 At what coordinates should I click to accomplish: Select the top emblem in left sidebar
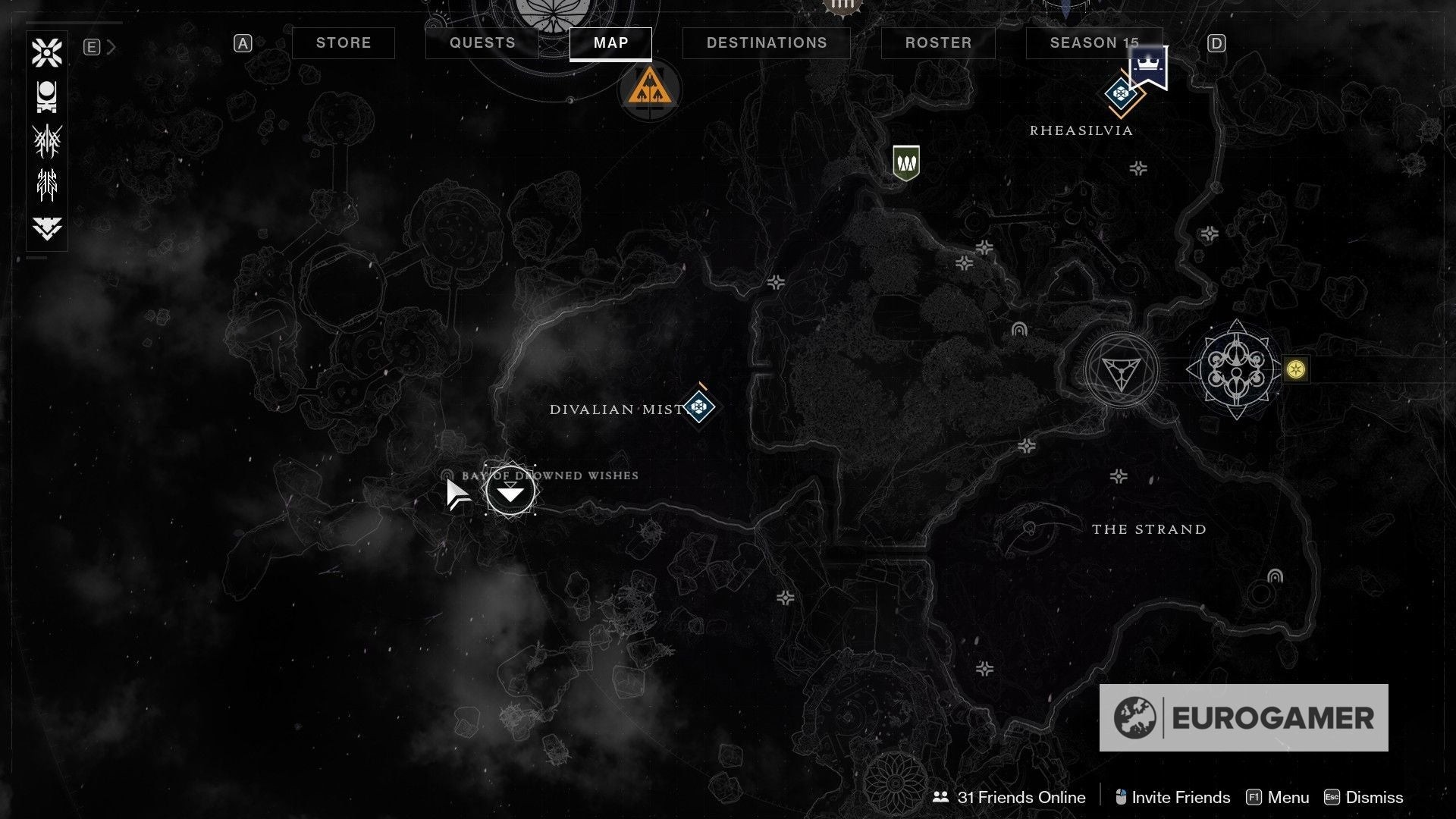[x=47, y=53]
